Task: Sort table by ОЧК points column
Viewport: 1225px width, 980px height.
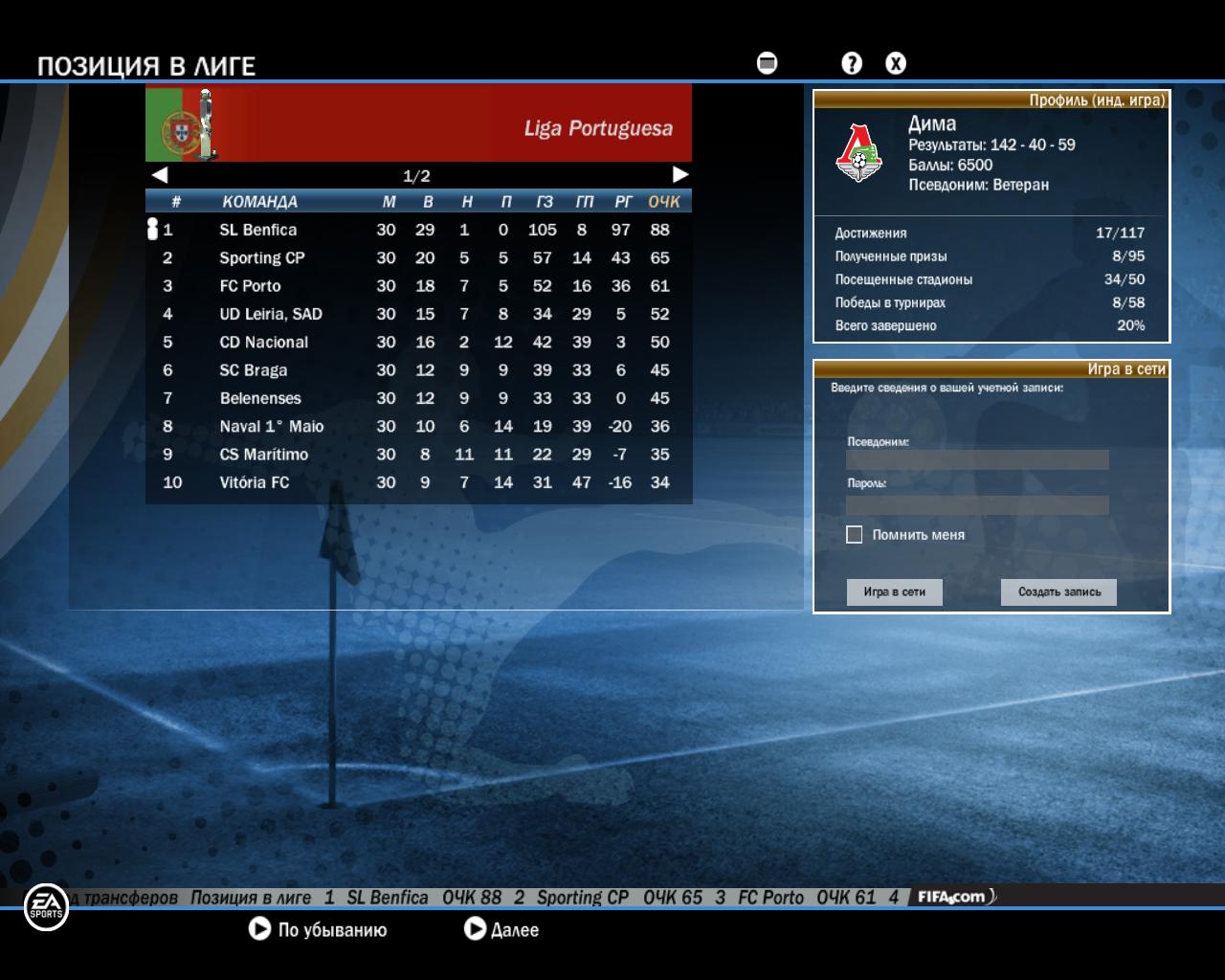Action: pos(663,201)
